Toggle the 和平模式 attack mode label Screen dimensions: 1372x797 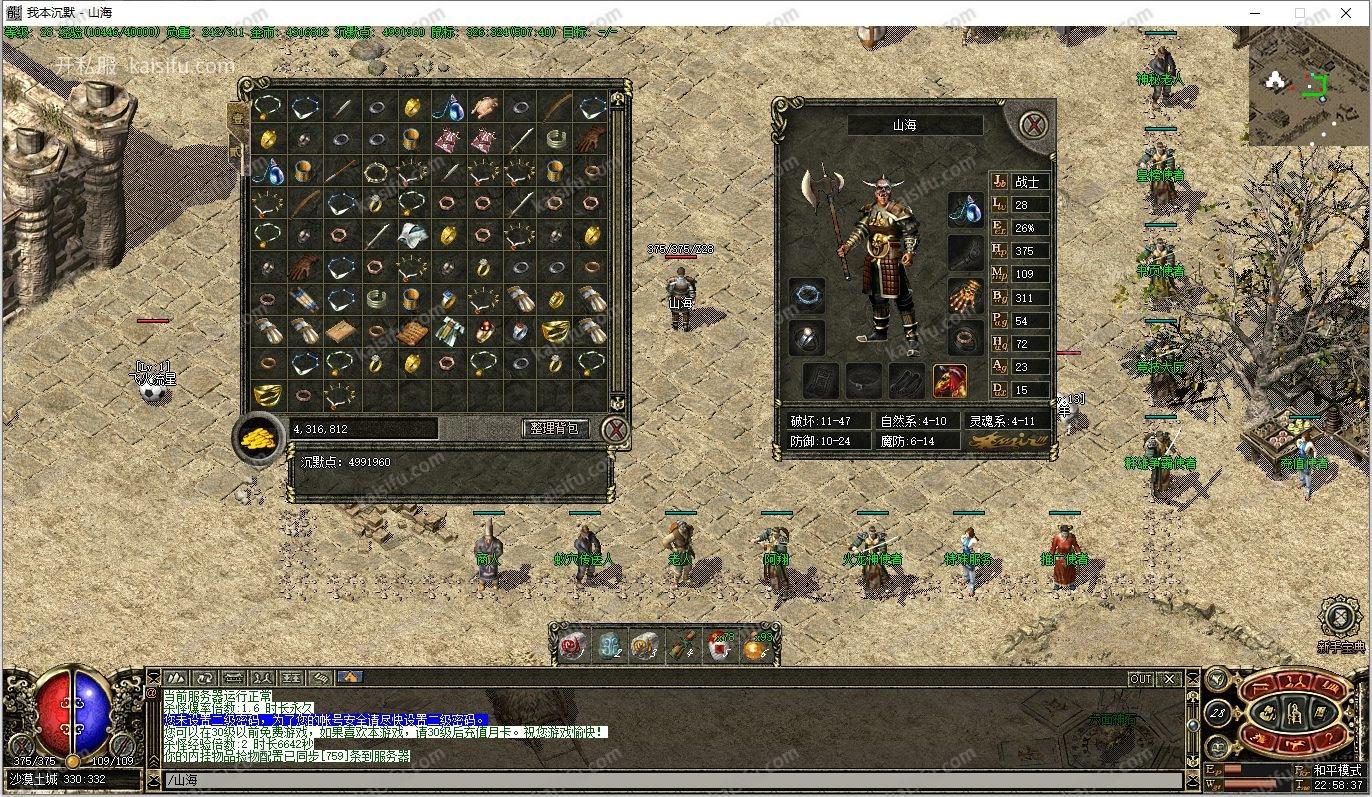click(1337, 770)
